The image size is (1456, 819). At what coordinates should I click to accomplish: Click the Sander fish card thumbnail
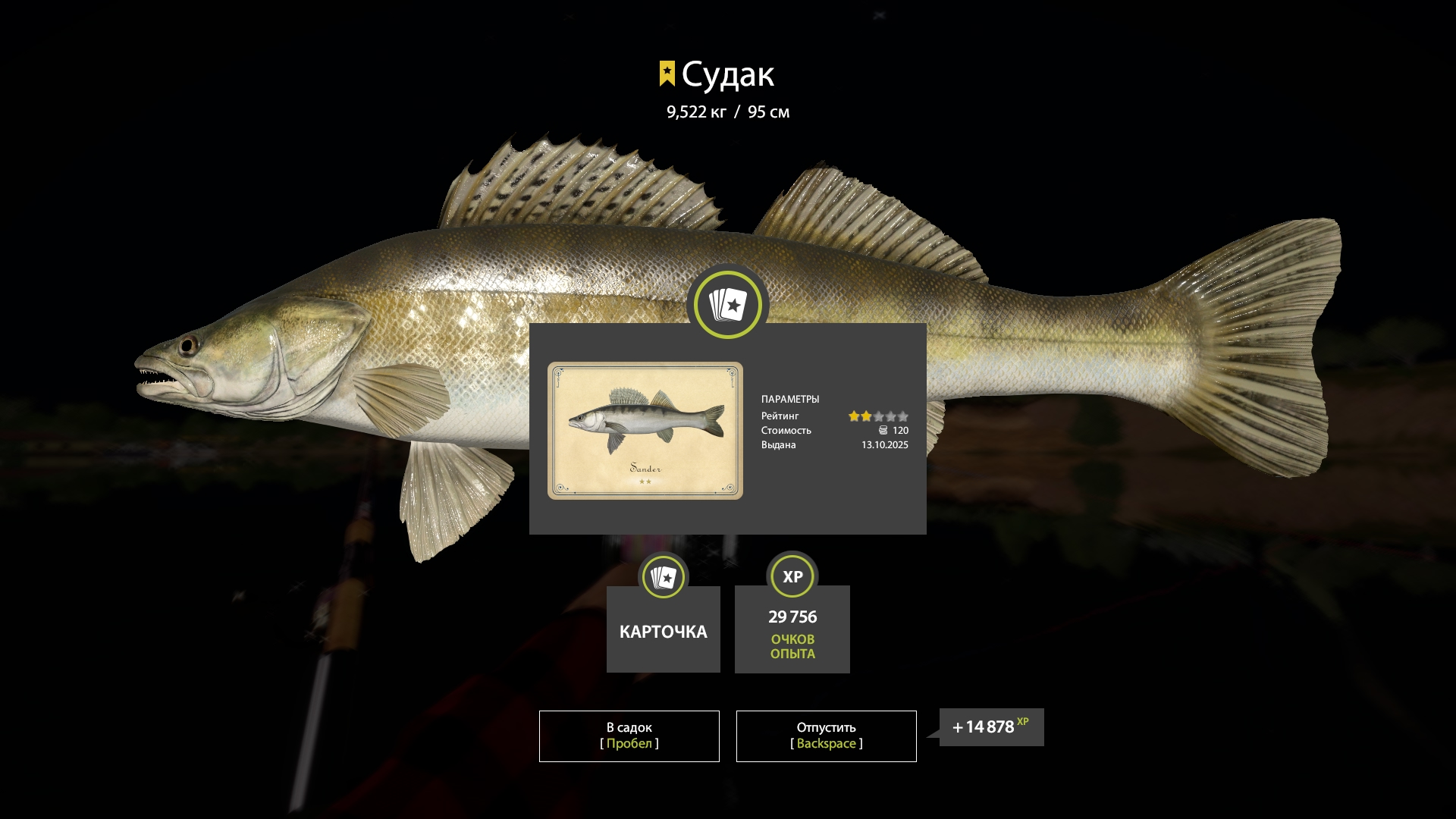click(x=645, y=430)
